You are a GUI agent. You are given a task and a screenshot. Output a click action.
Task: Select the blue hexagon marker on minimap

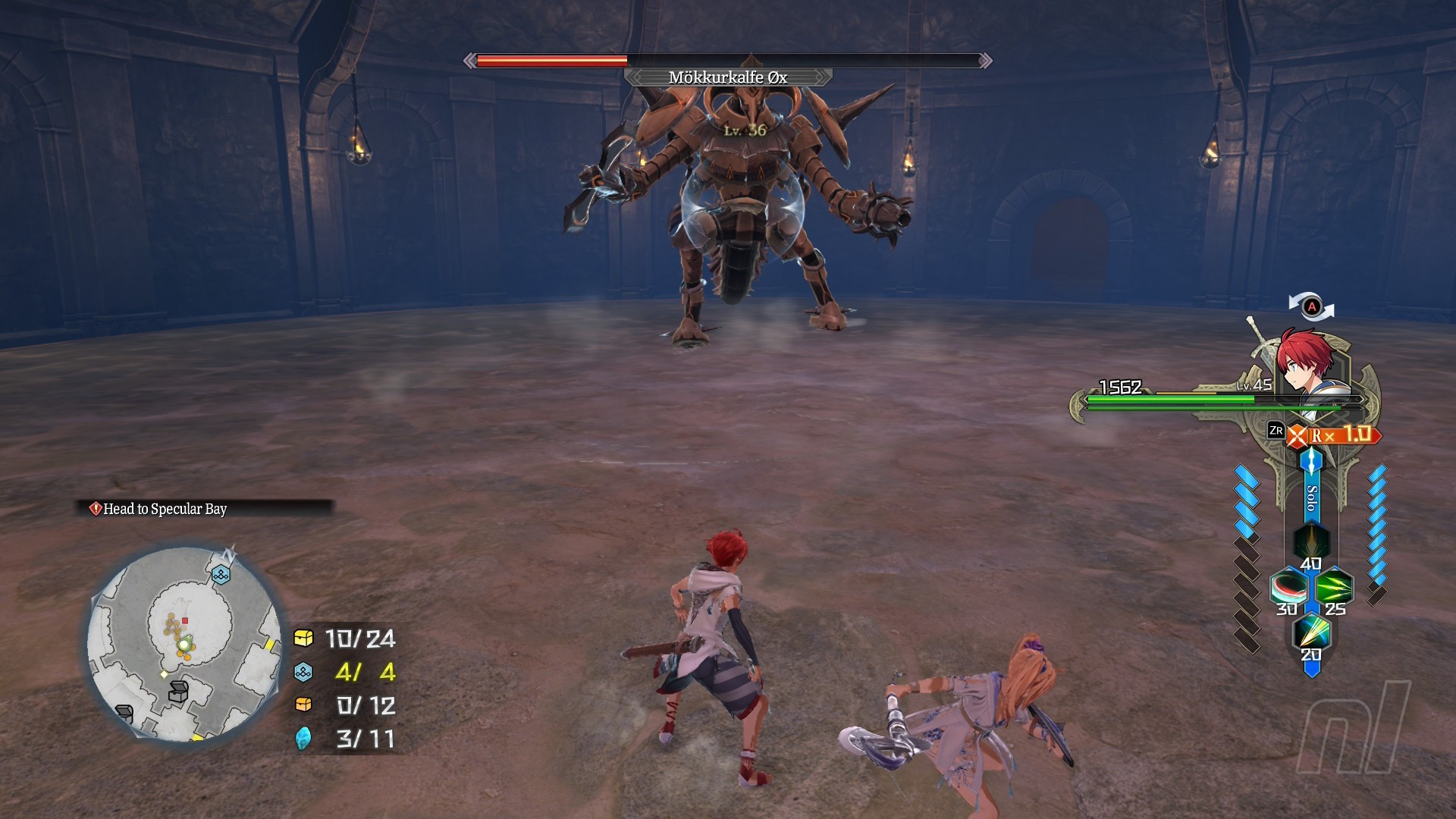click(221, 575)
